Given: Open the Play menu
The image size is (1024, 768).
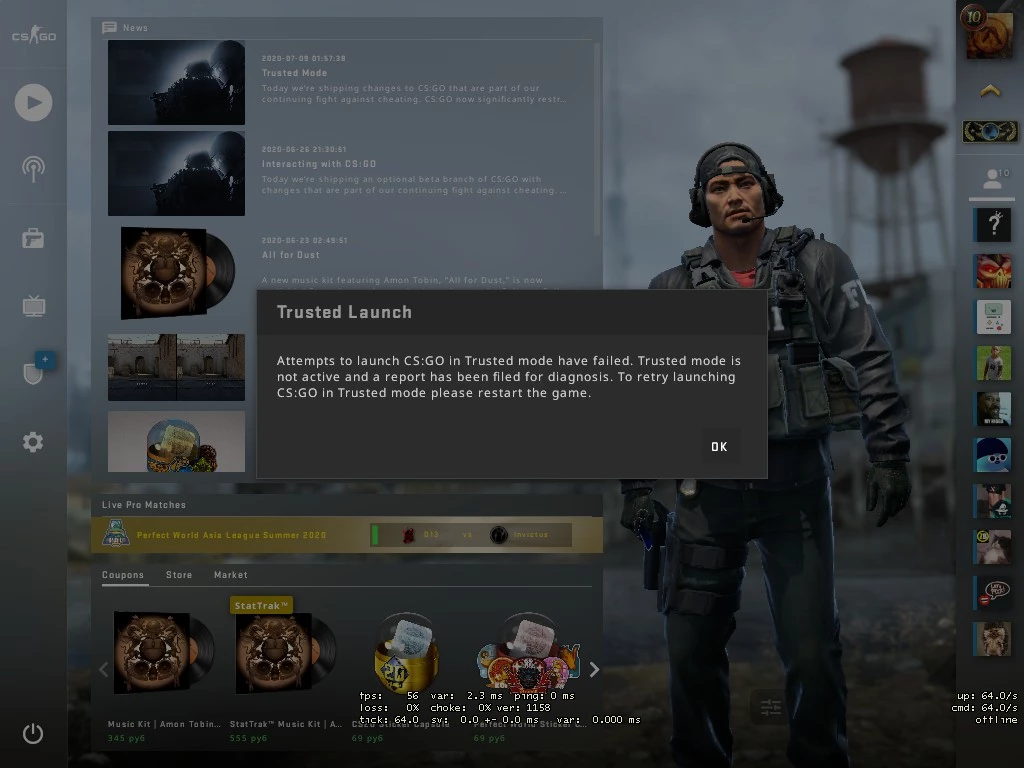Looking at the screenshot, I should (x=33, y=102).
